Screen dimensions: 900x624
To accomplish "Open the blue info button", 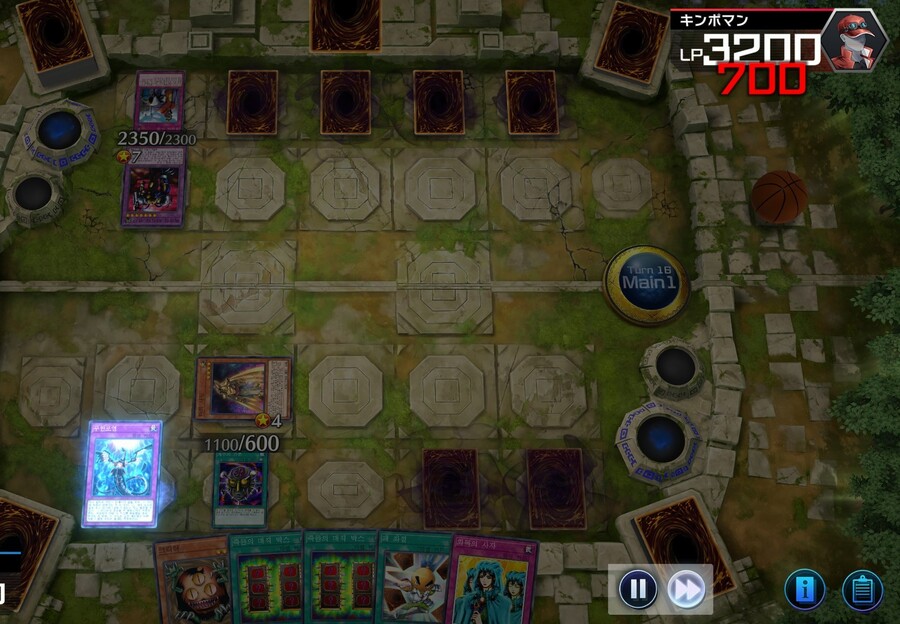I will pos(804,590).
